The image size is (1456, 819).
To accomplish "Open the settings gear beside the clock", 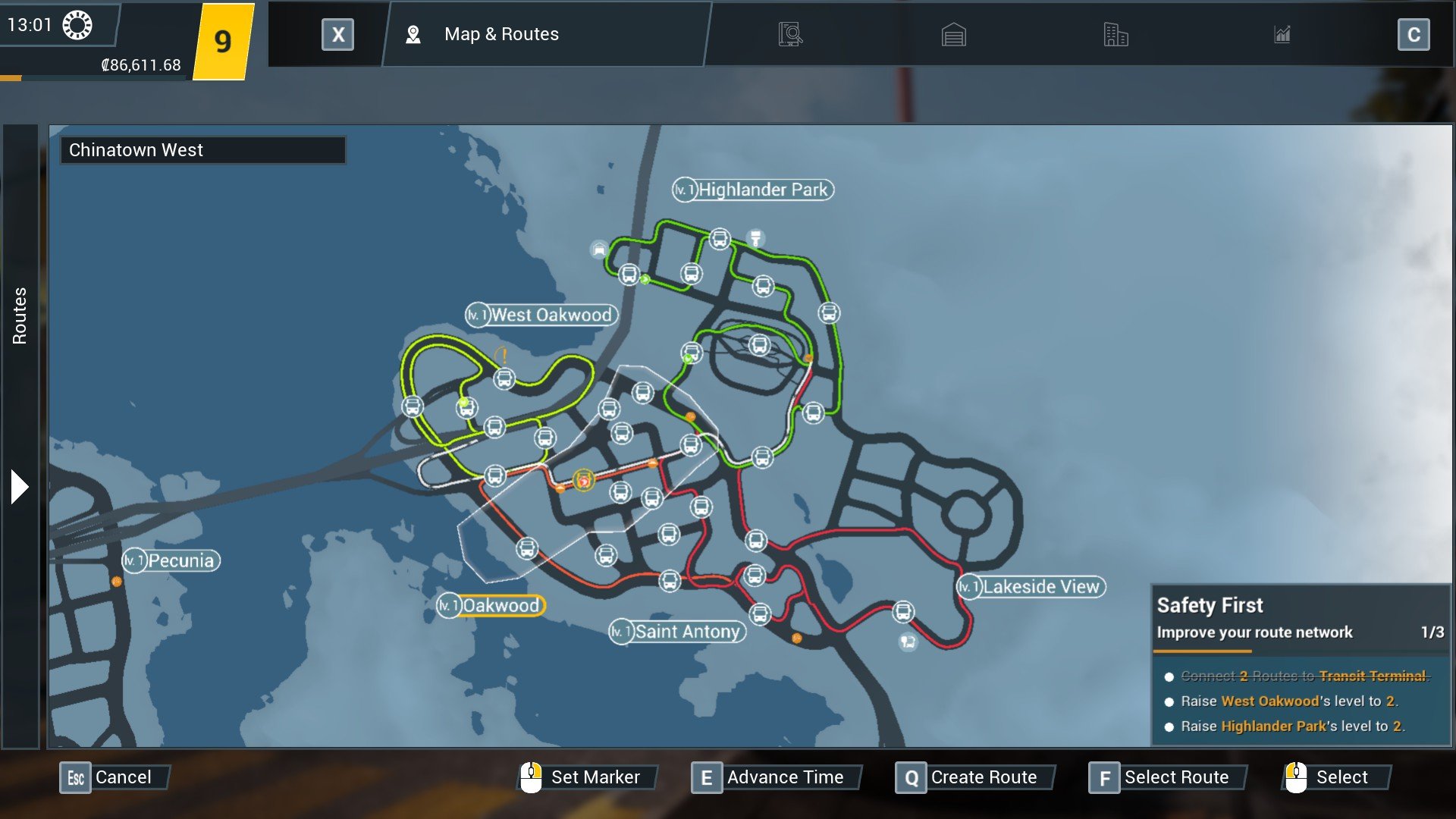I will 77,25.
